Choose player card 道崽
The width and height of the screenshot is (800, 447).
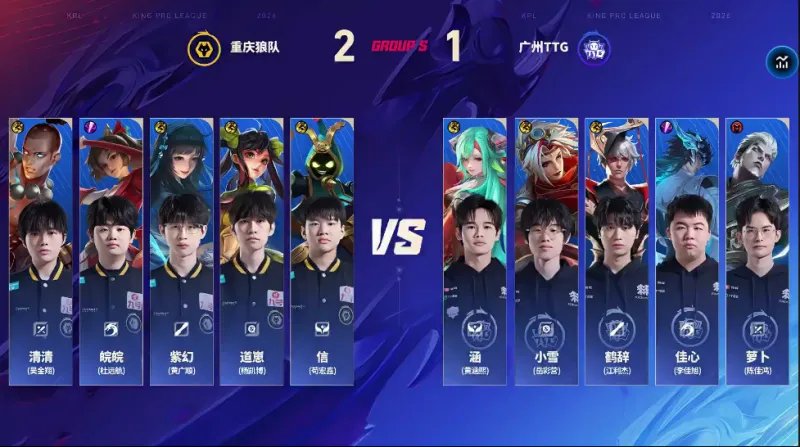[251, 250]
